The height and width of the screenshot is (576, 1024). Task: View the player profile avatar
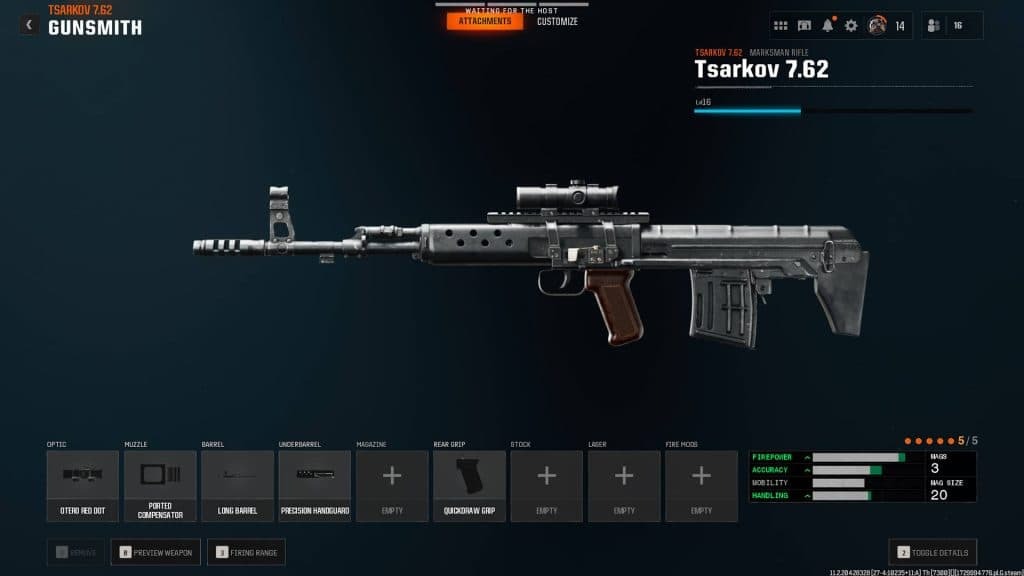click(877, 26)
